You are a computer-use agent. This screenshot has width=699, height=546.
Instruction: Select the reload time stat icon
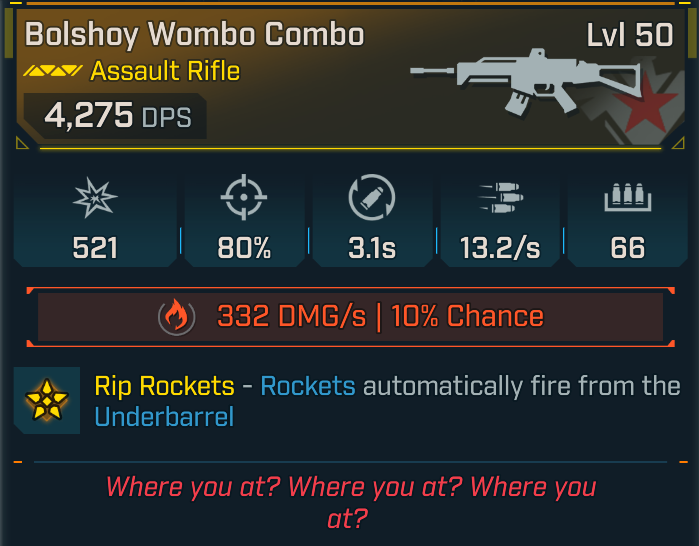pyautogui.click(x=372, y=201)
